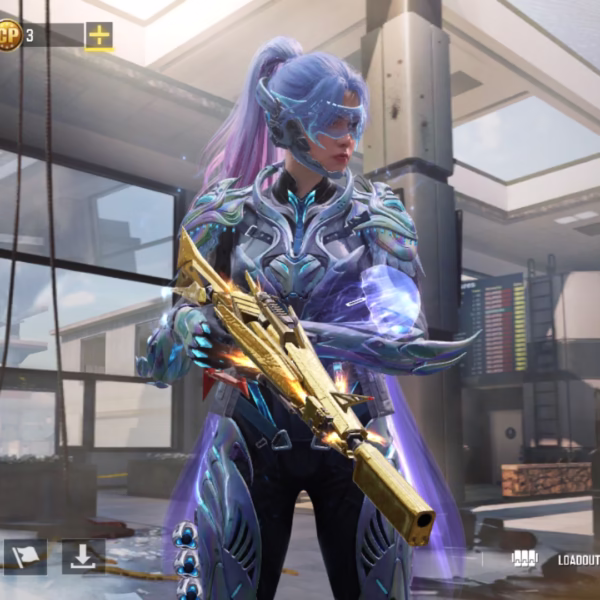The height and width of the screenshot is (600, 600).
Task: Add CP with the yellow plus button
Action: click(x=99, y=36)
